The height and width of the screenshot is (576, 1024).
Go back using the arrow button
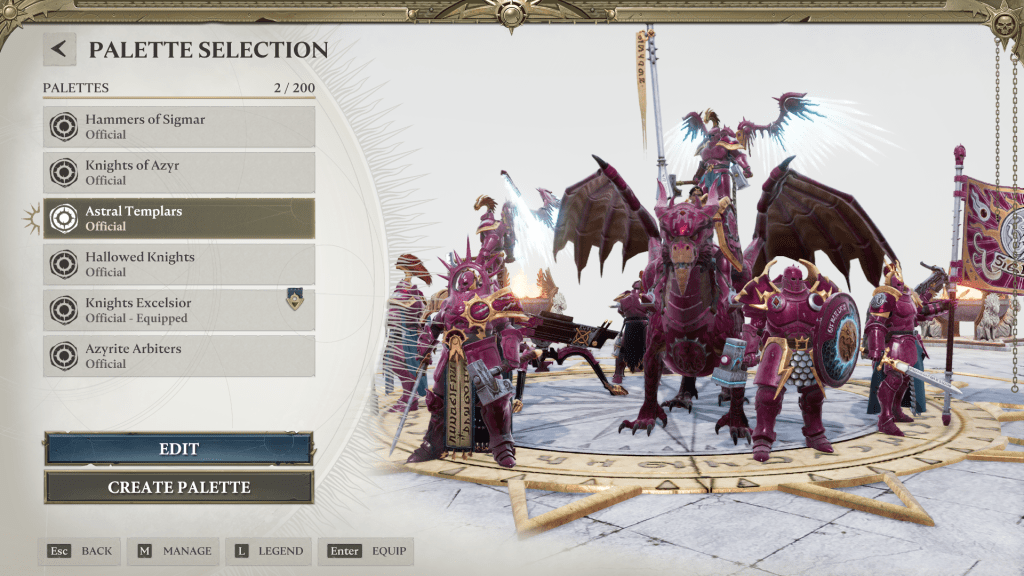[60, 49]
